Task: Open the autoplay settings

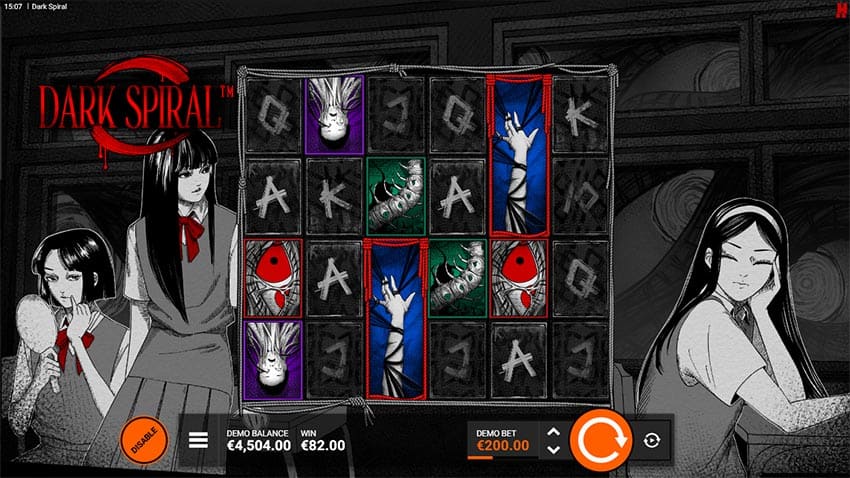Action: tap(652, 439)
